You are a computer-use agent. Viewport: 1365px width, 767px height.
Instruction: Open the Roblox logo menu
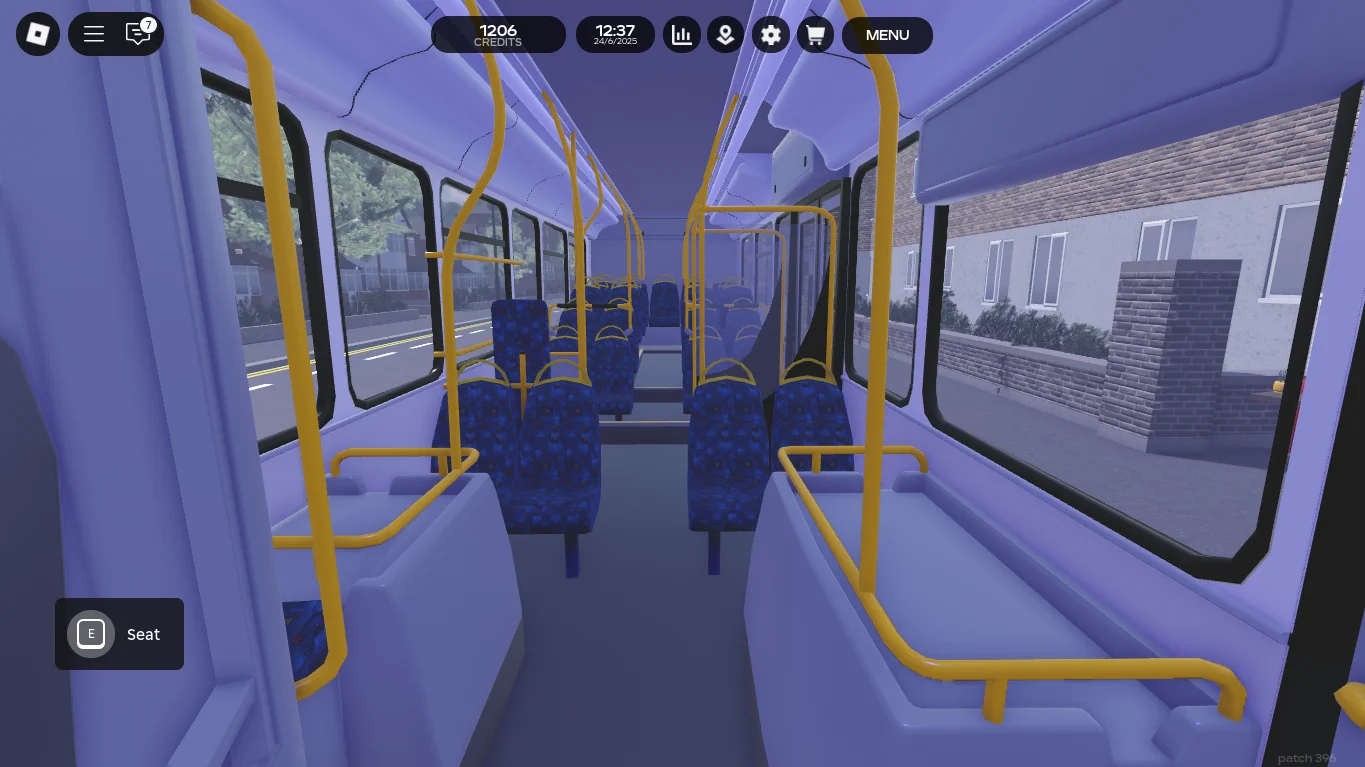coord(38,35)
